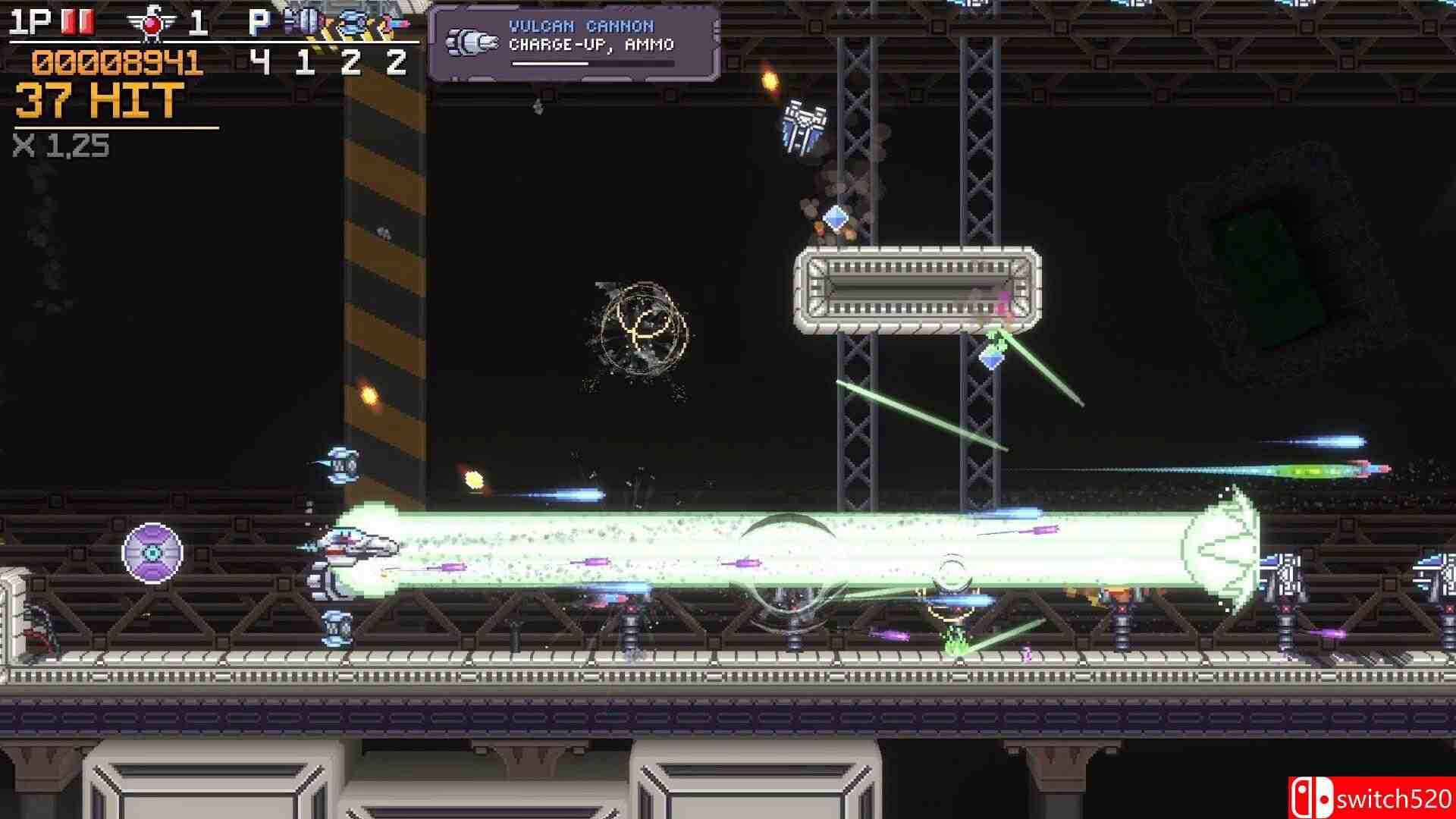Select the Vulcan Cannon icon in the weapon banner
This screenshot has height=819, width=1456.
click(470, 39)
